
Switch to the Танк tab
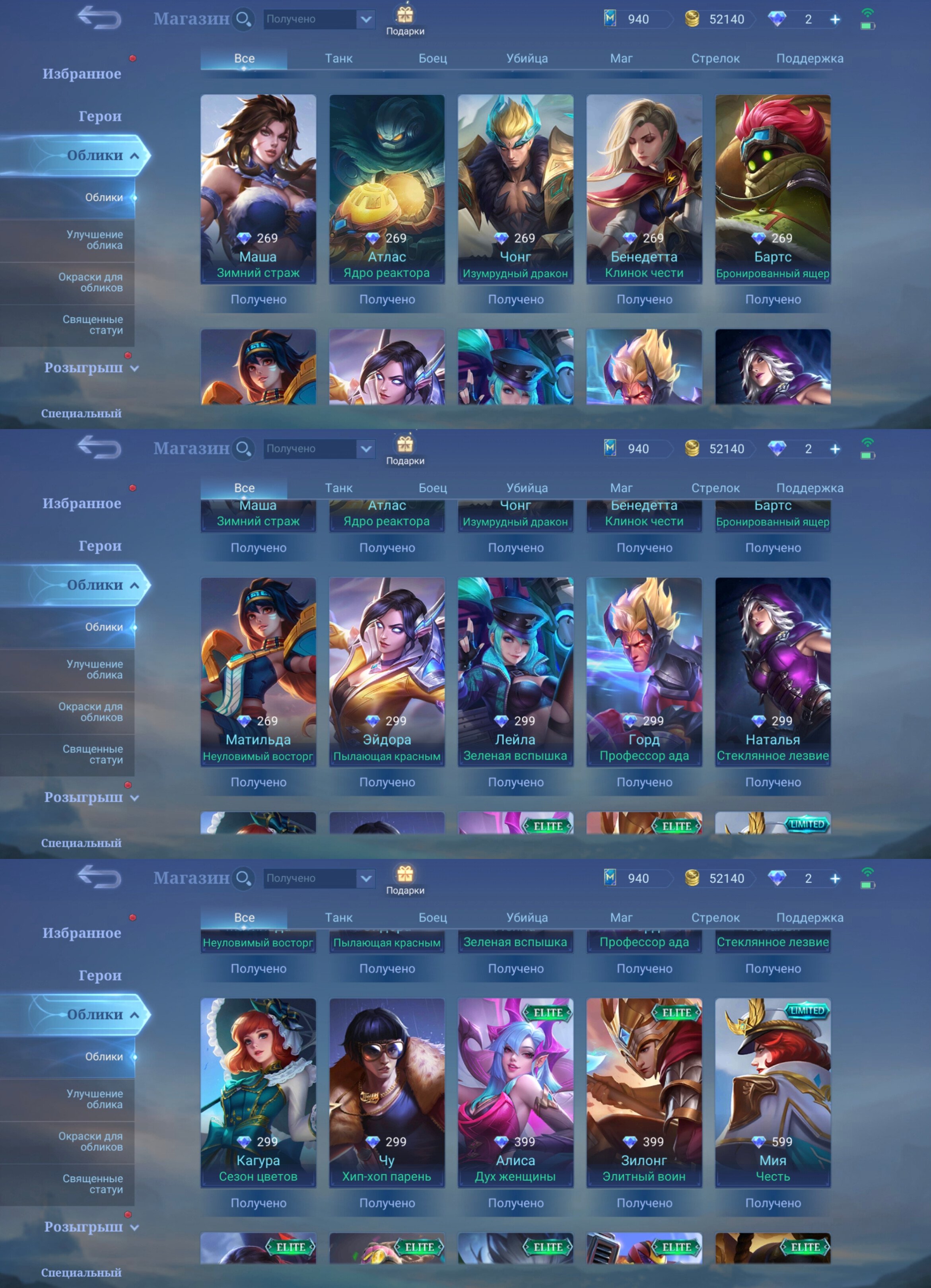338,58
